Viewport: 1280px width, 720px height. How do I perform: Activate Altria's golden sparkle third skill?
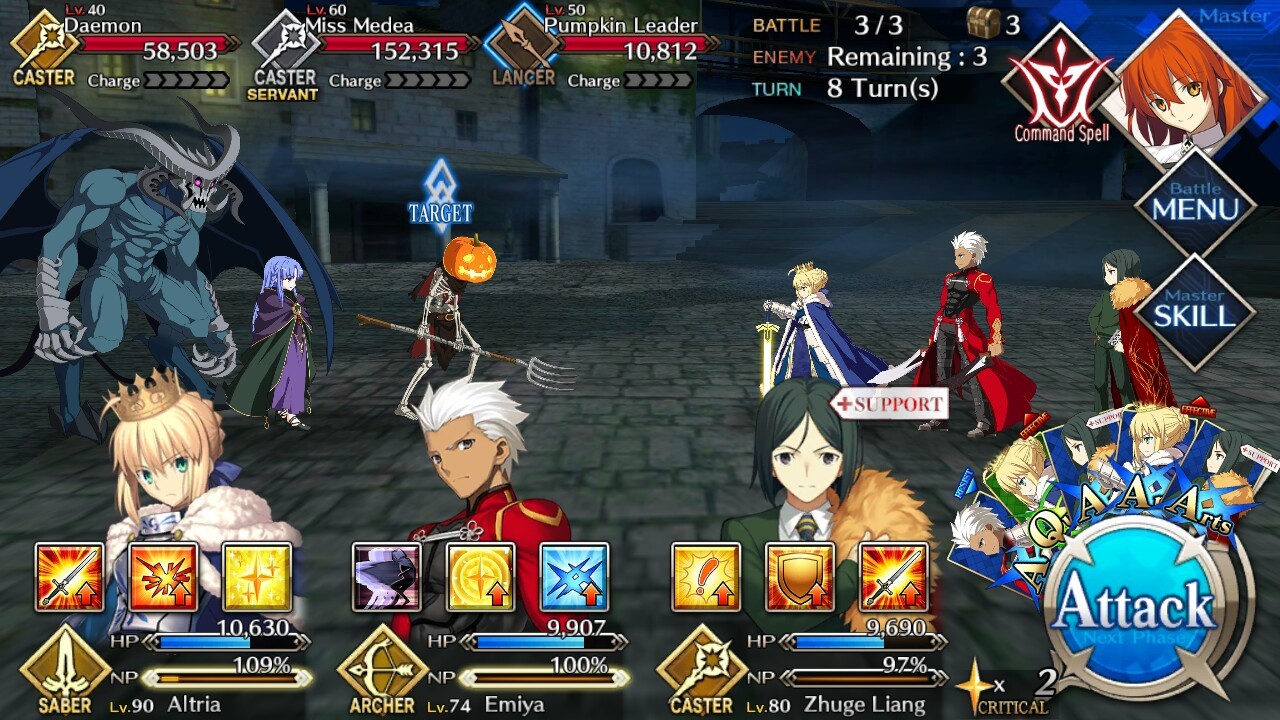tap(257, 577)
